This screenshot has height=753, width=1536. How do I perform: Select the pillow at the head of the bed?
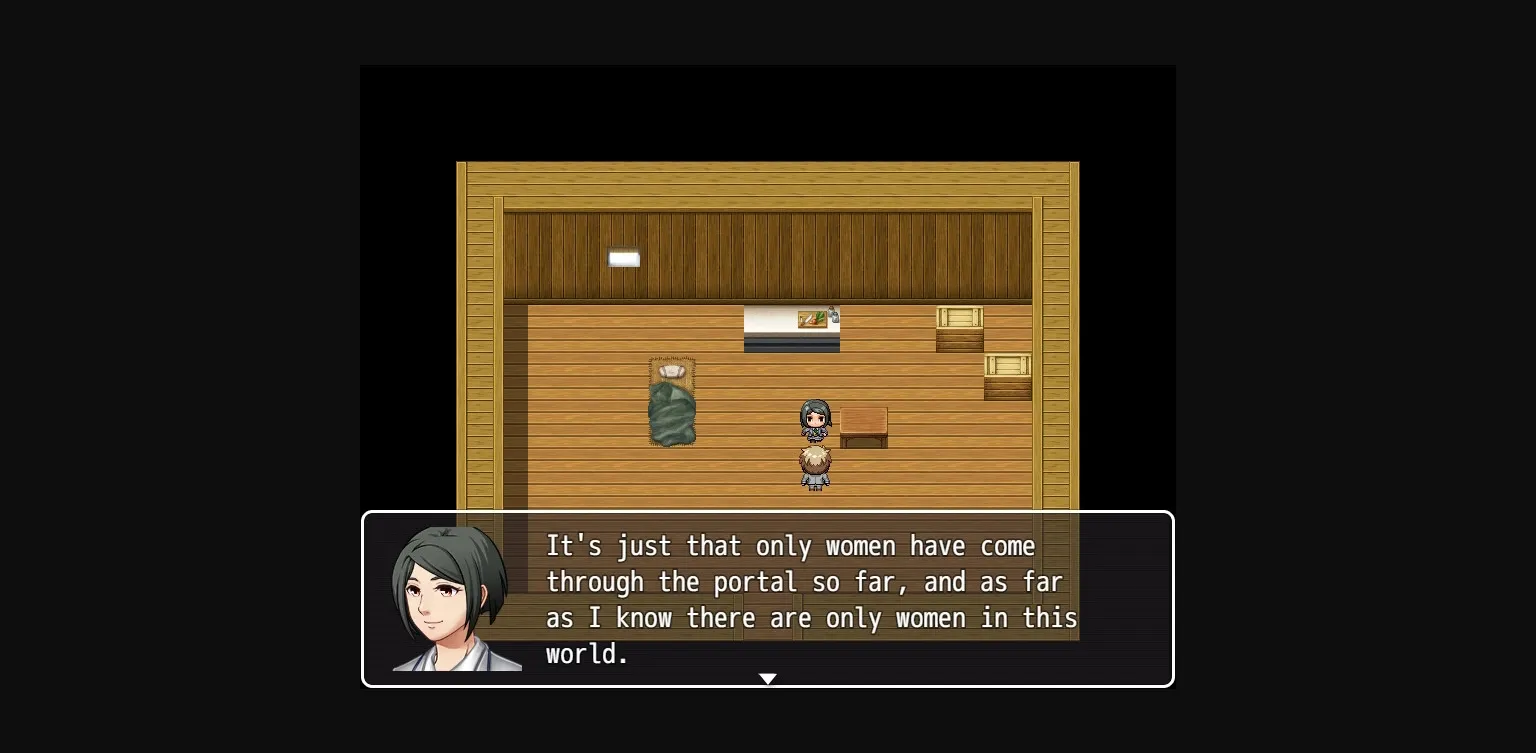point(671,371)
